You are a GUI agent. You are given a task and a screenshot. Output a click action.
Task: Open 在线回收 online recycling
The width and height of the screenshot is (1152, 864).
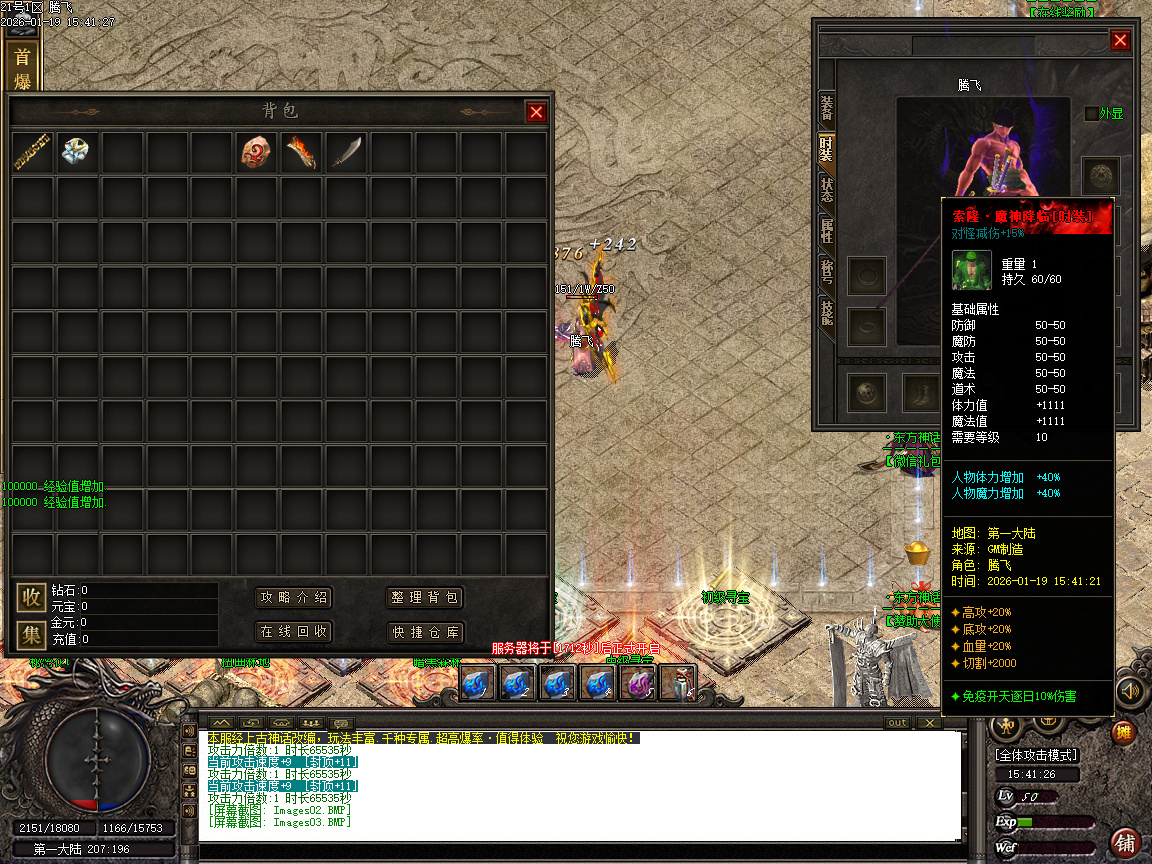click(x=294, y=632)
